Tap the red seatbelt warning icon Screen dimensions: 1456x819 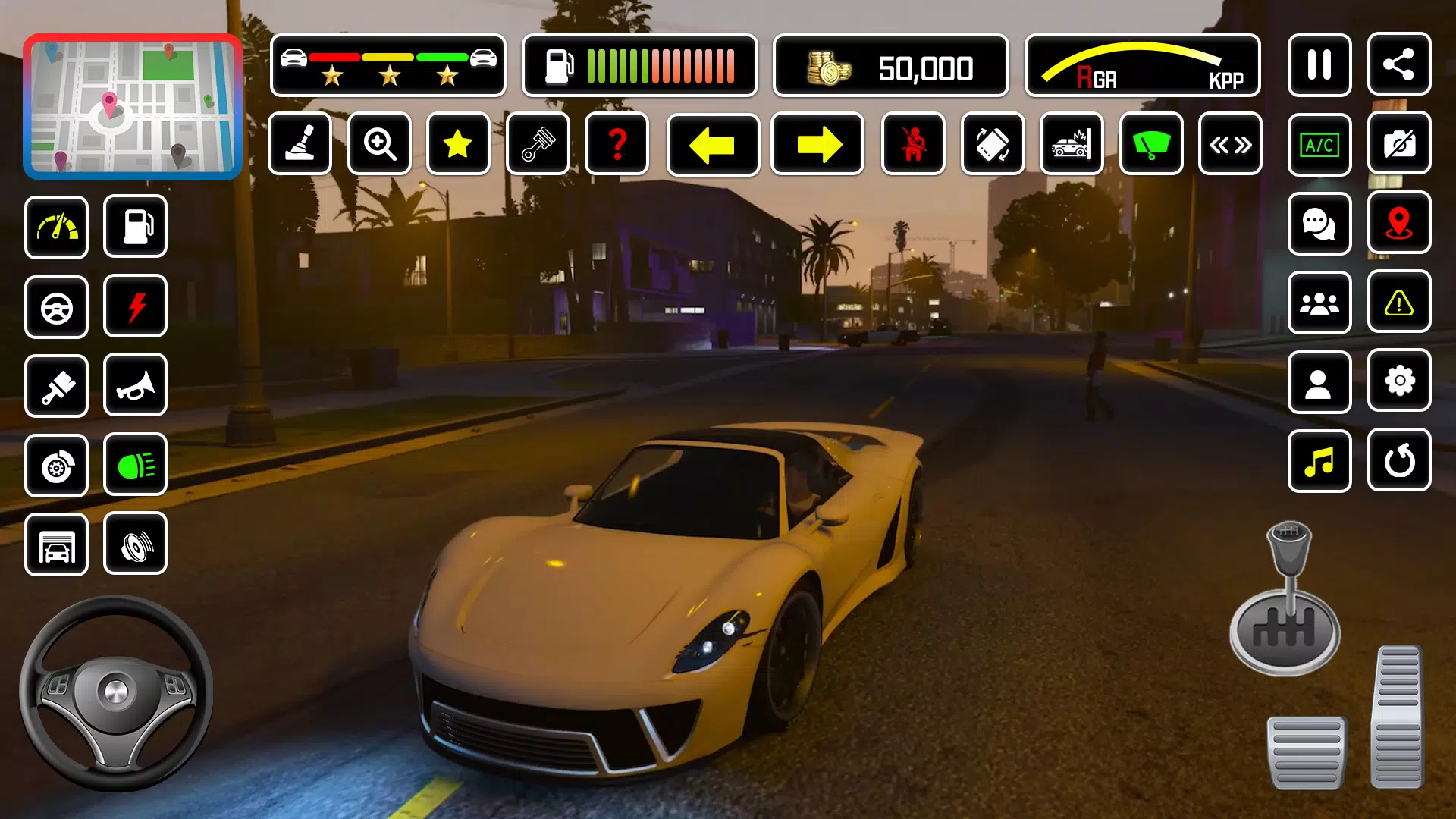914,144
